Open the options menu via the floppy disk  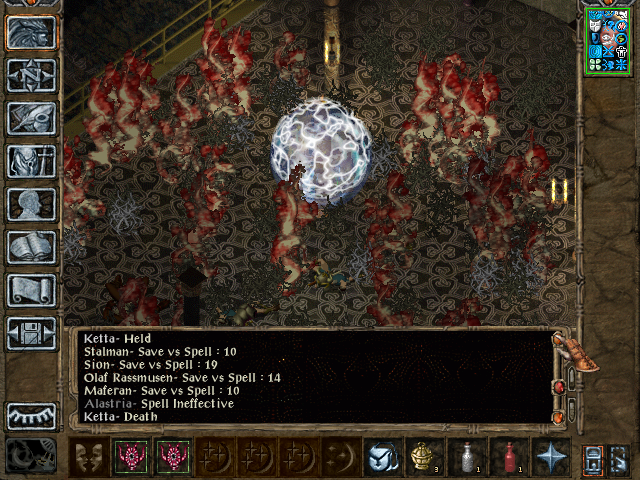click(31, 333)
